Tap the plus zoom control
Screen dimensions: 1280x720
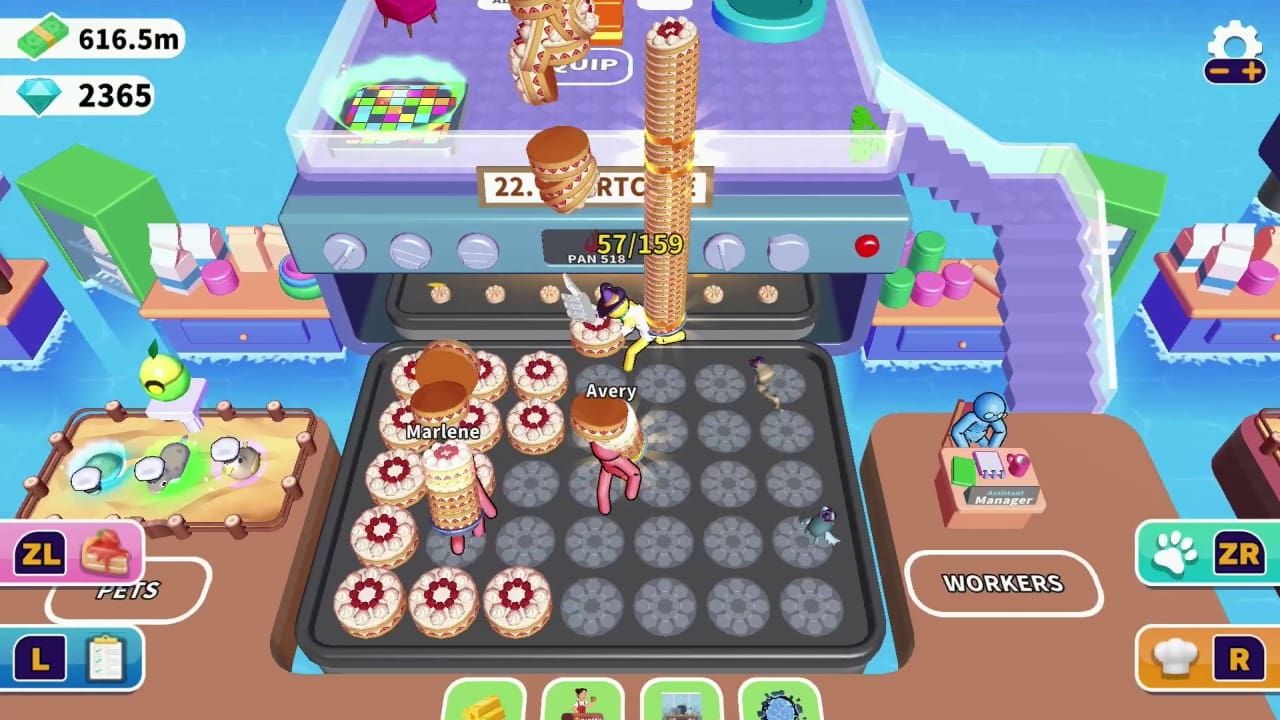click(x=1250, y=72)
